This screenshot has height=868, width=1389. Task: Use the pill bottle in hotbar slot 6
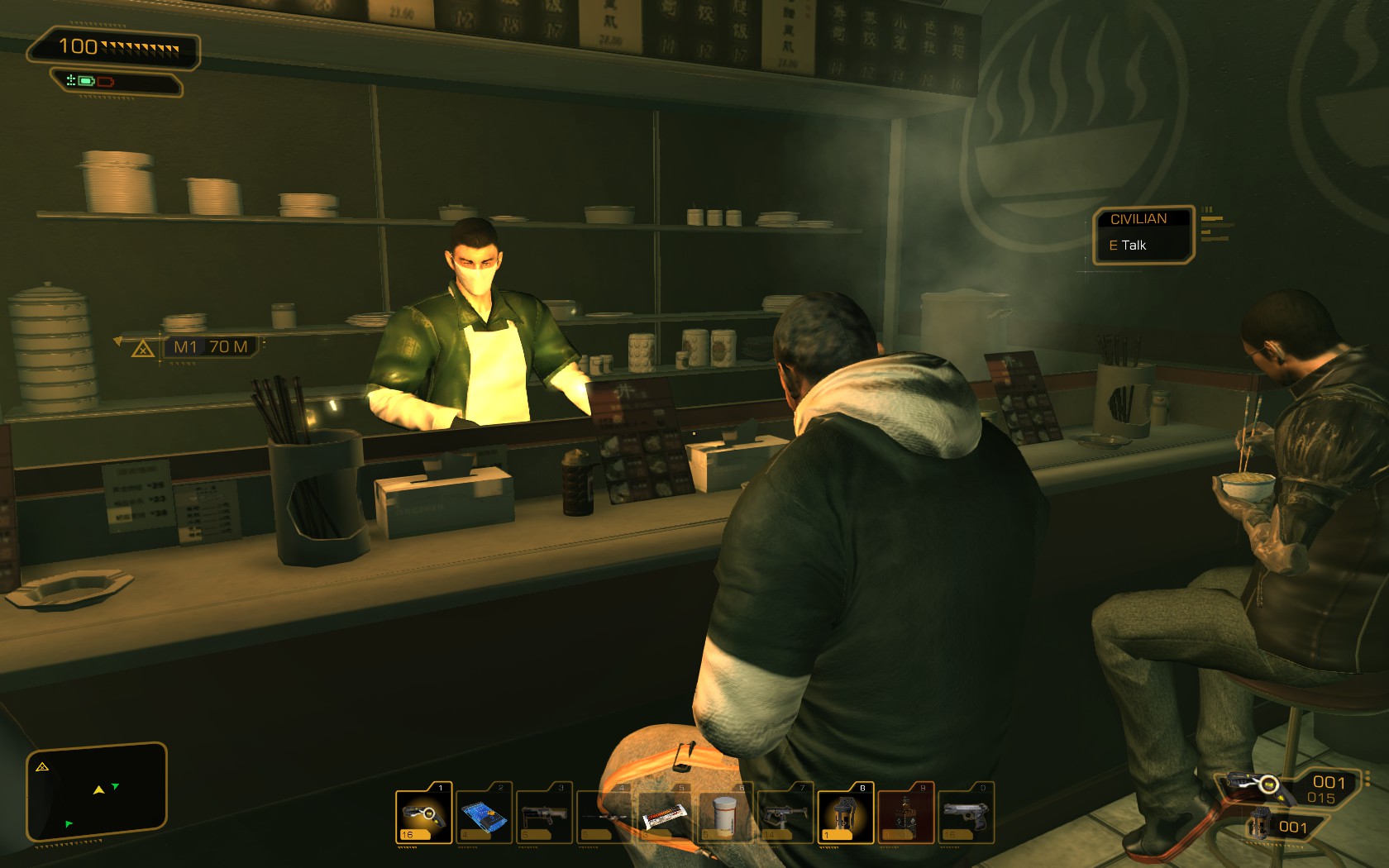[x=724, y=814]
